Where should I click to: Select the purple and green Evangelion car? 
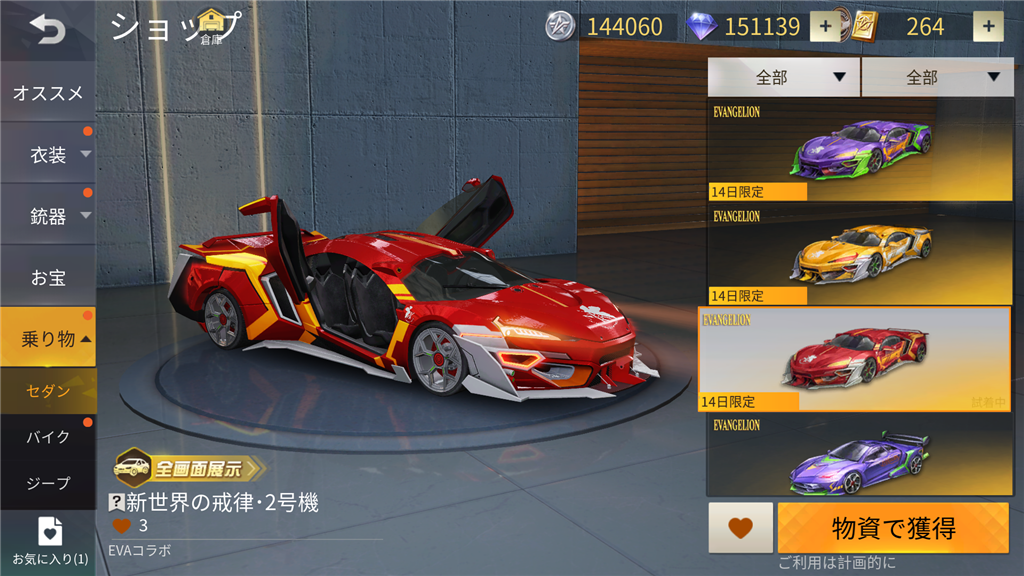pos(859,150)
